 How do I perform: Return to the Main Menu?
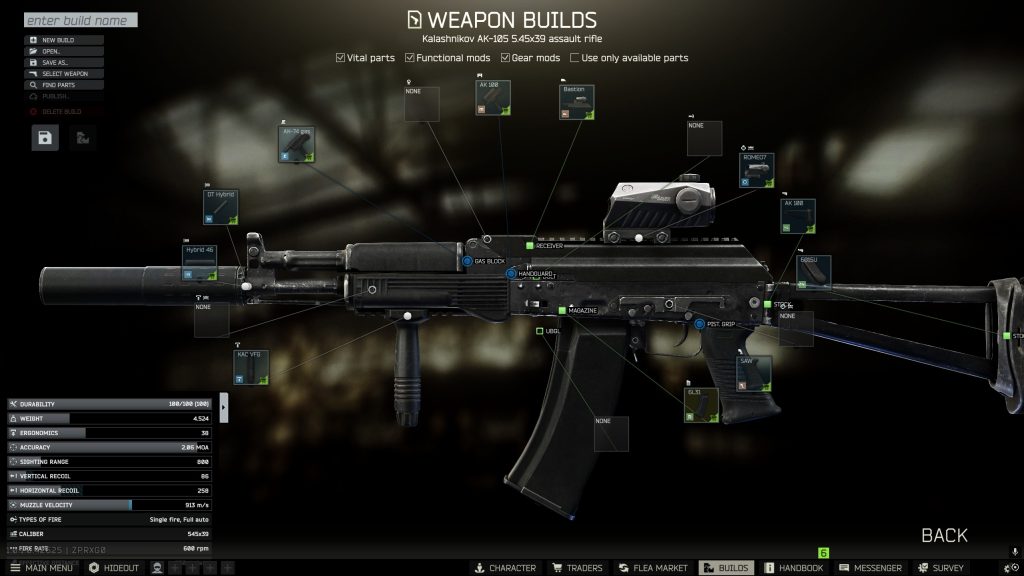pyautogui.click(x=41, y=568)
